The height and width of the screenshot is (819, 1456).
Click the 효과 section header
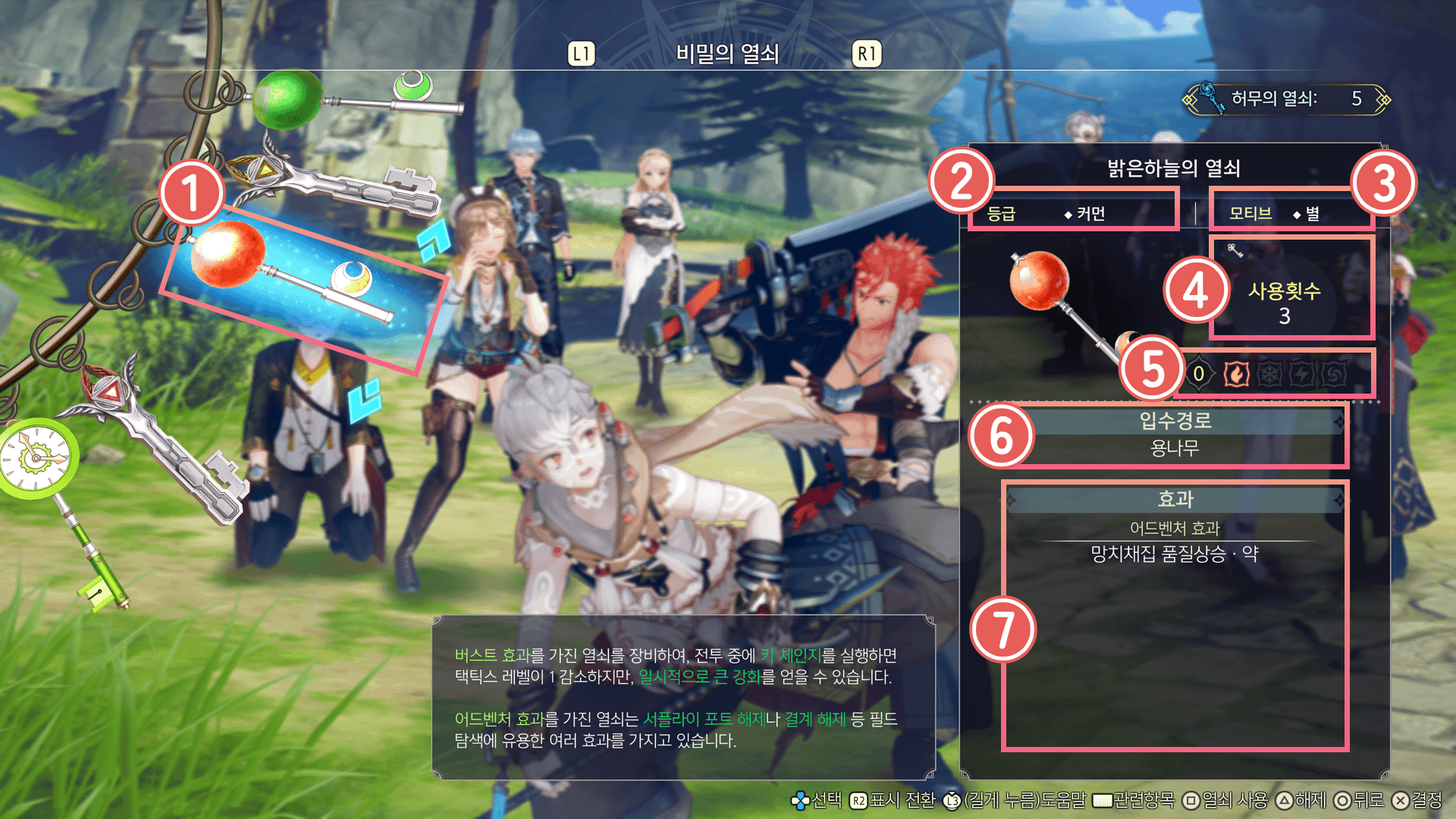click(x=1175, y=499)
